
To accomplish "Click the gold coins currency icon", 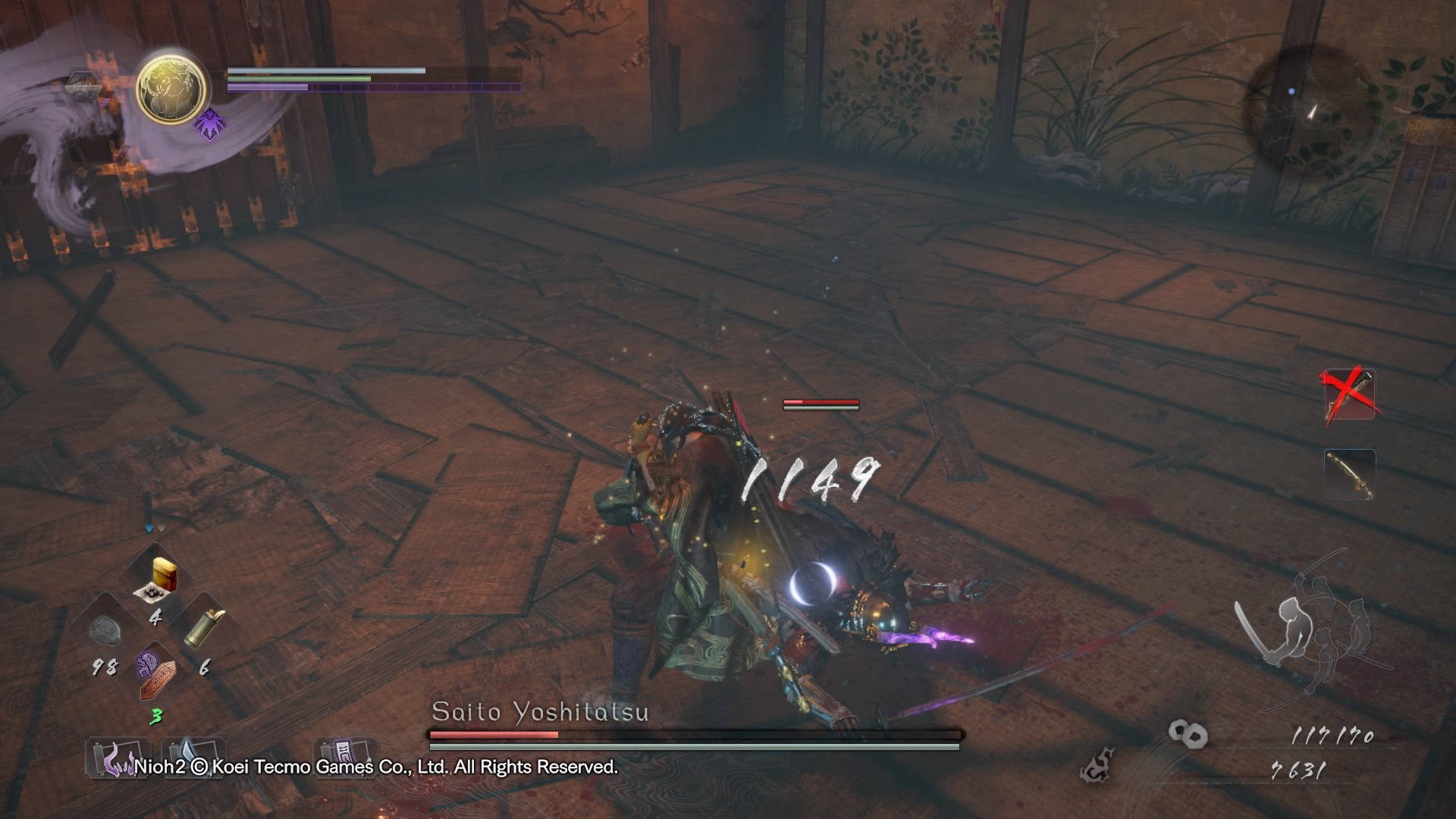I will [x=1188, y=733].
